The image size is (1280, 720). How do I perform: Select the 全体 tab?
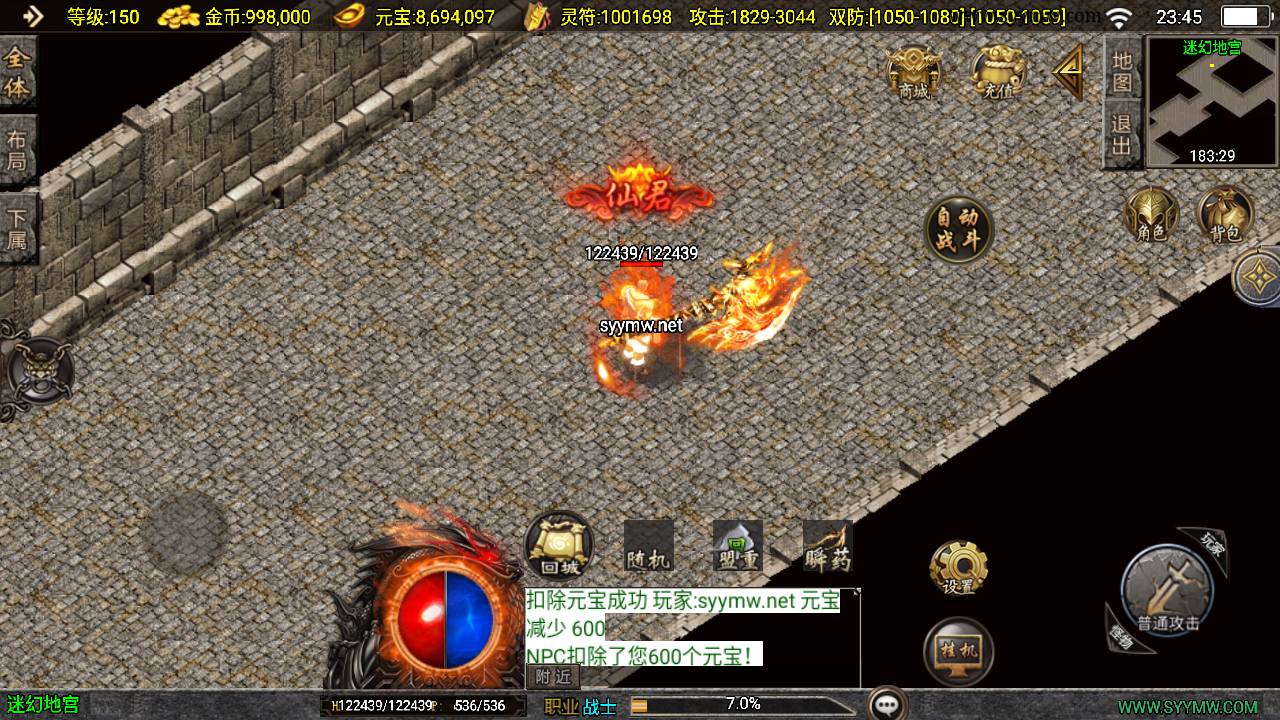(18, 73)
